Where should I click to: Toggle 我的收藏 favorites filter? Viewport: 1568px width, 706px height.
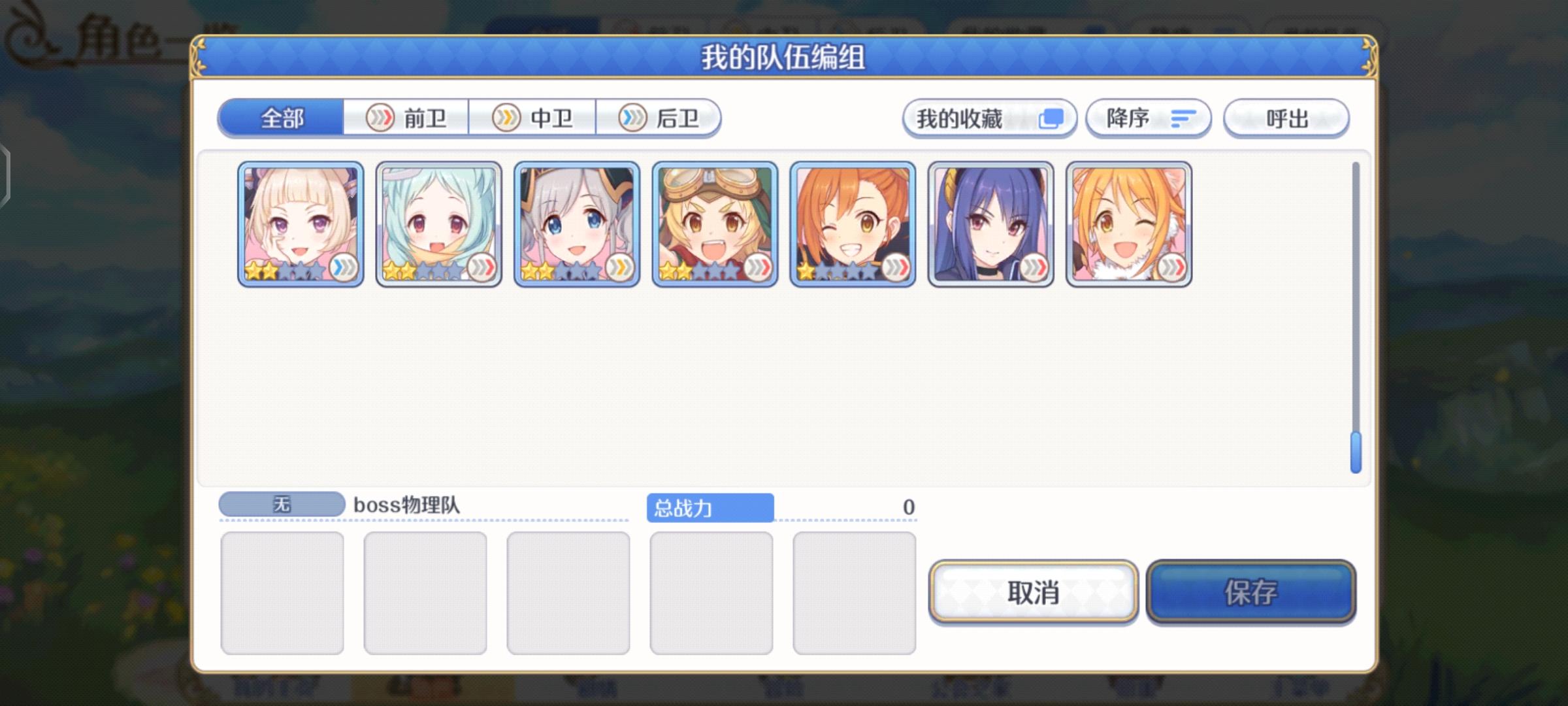988,118
